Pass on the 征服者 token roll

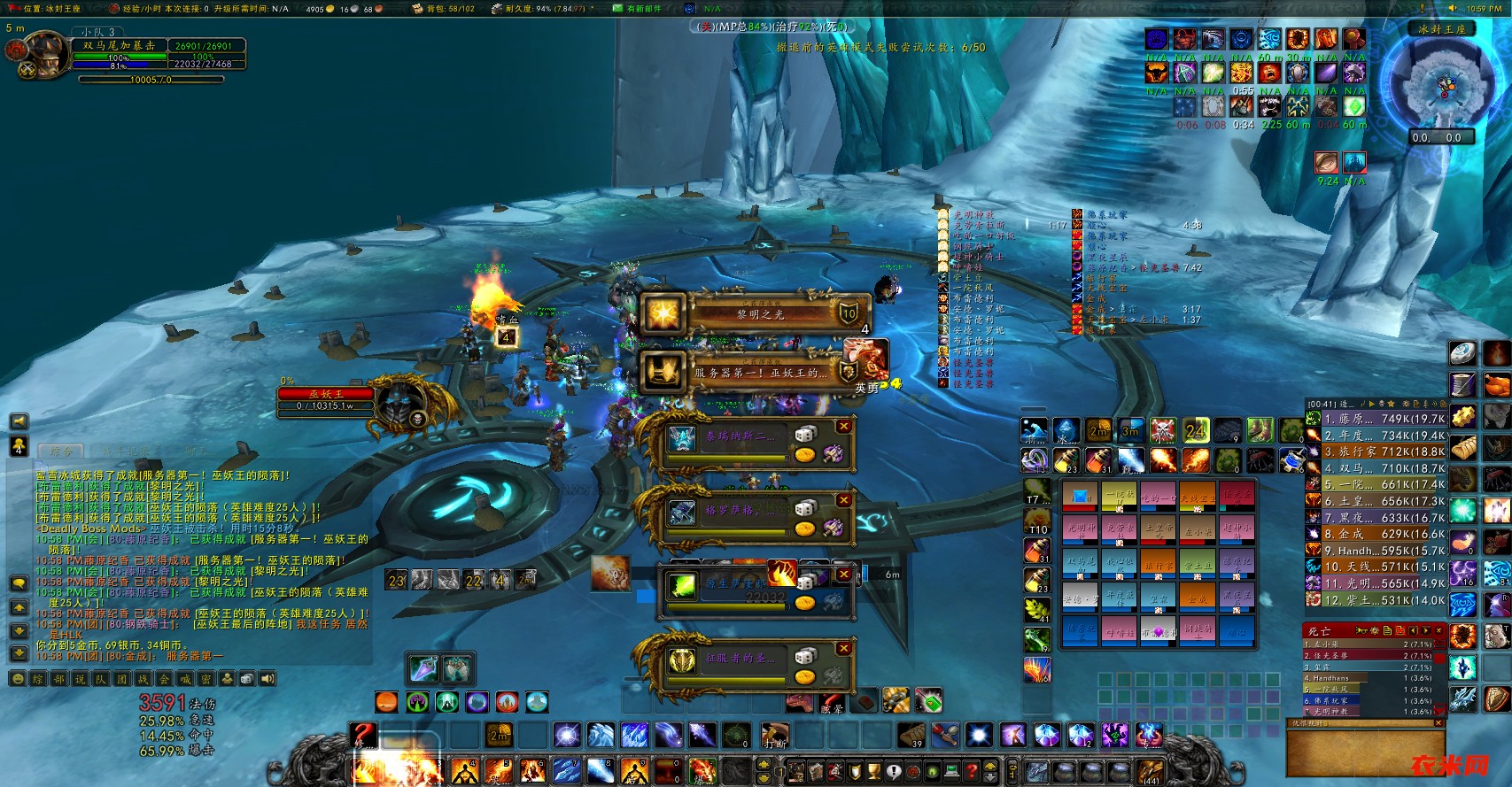pyautogui.click(x=843, y=649)
